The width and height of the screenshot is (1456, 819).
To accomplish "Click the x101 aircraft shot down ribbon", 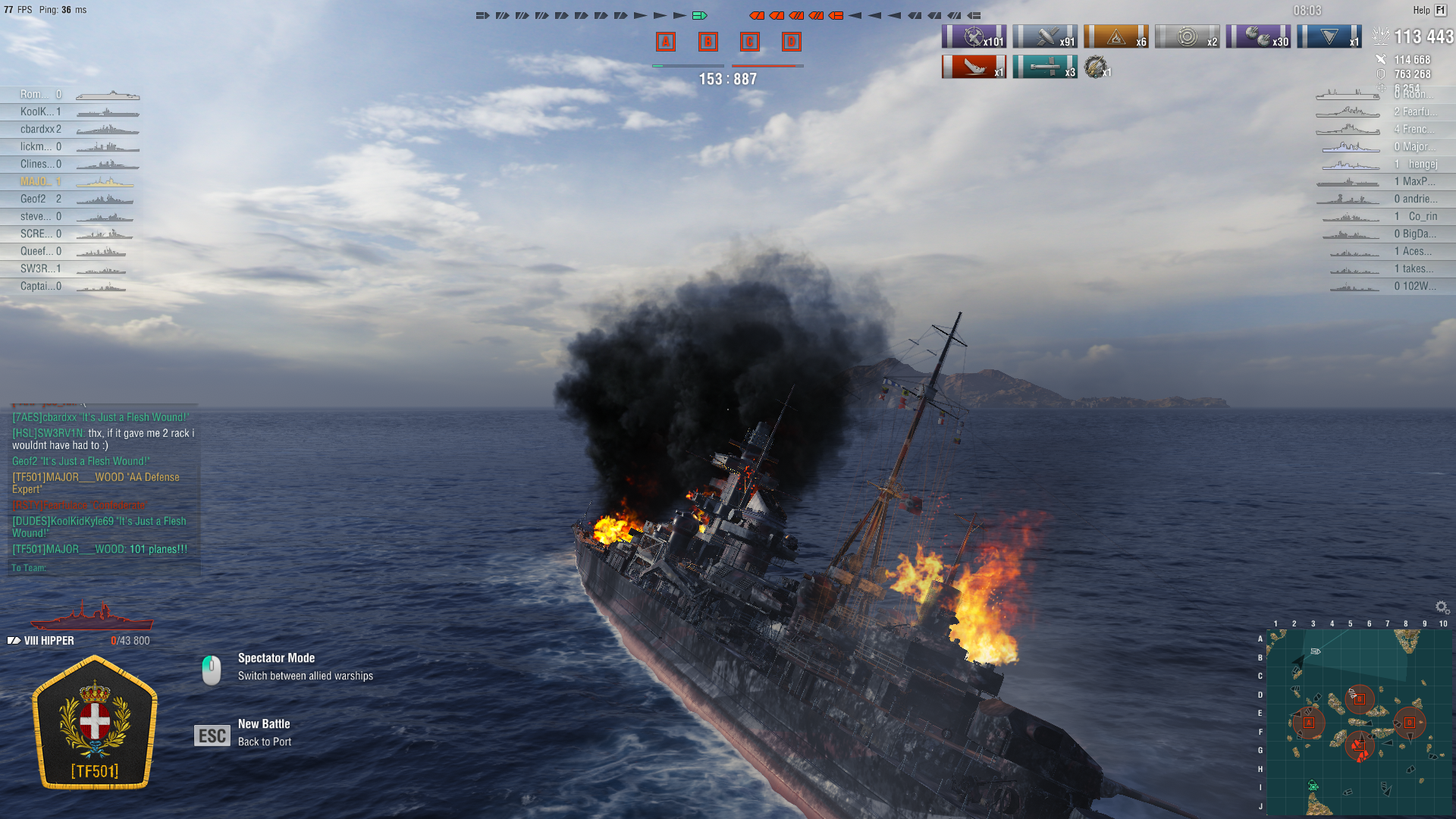I will click(974, 36).
